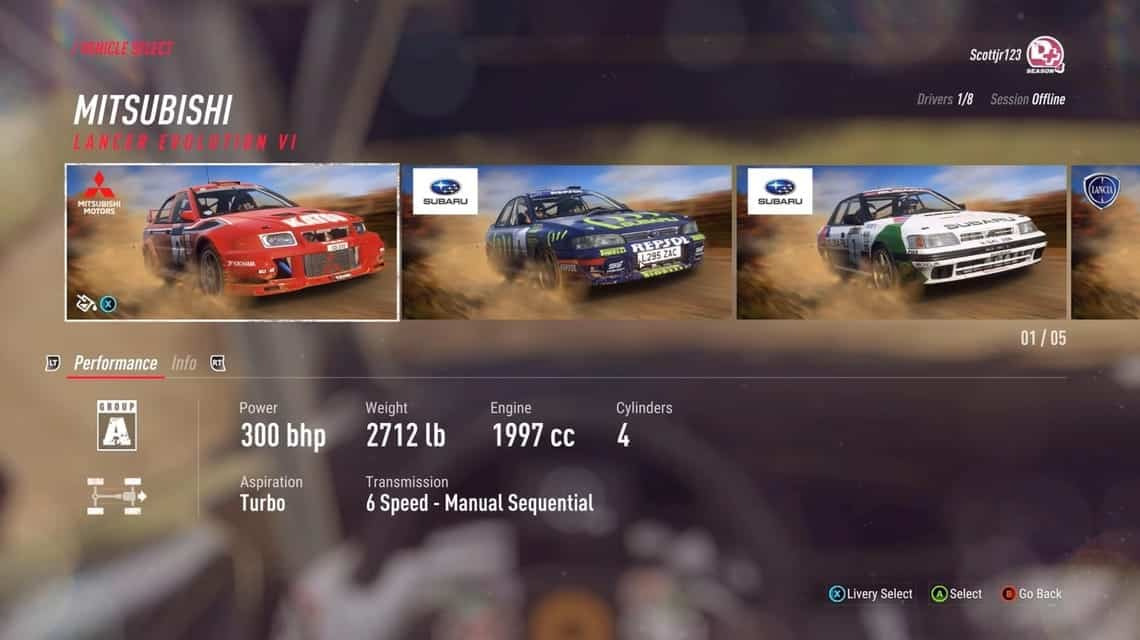Choose the blue Subaru rally car
Screen dimensions: 1140x640
(x=566, y=242)
